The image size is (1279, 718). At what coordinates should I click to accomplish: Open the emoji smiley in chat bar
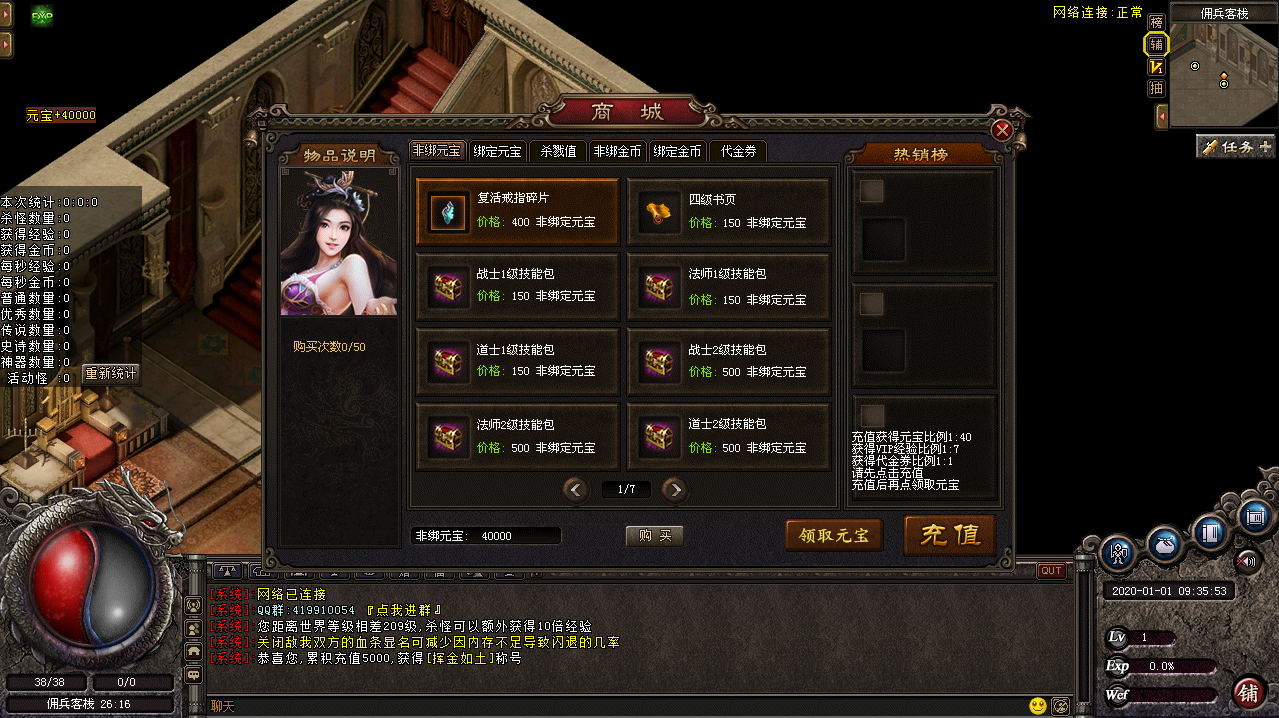tap(1038, 706)
